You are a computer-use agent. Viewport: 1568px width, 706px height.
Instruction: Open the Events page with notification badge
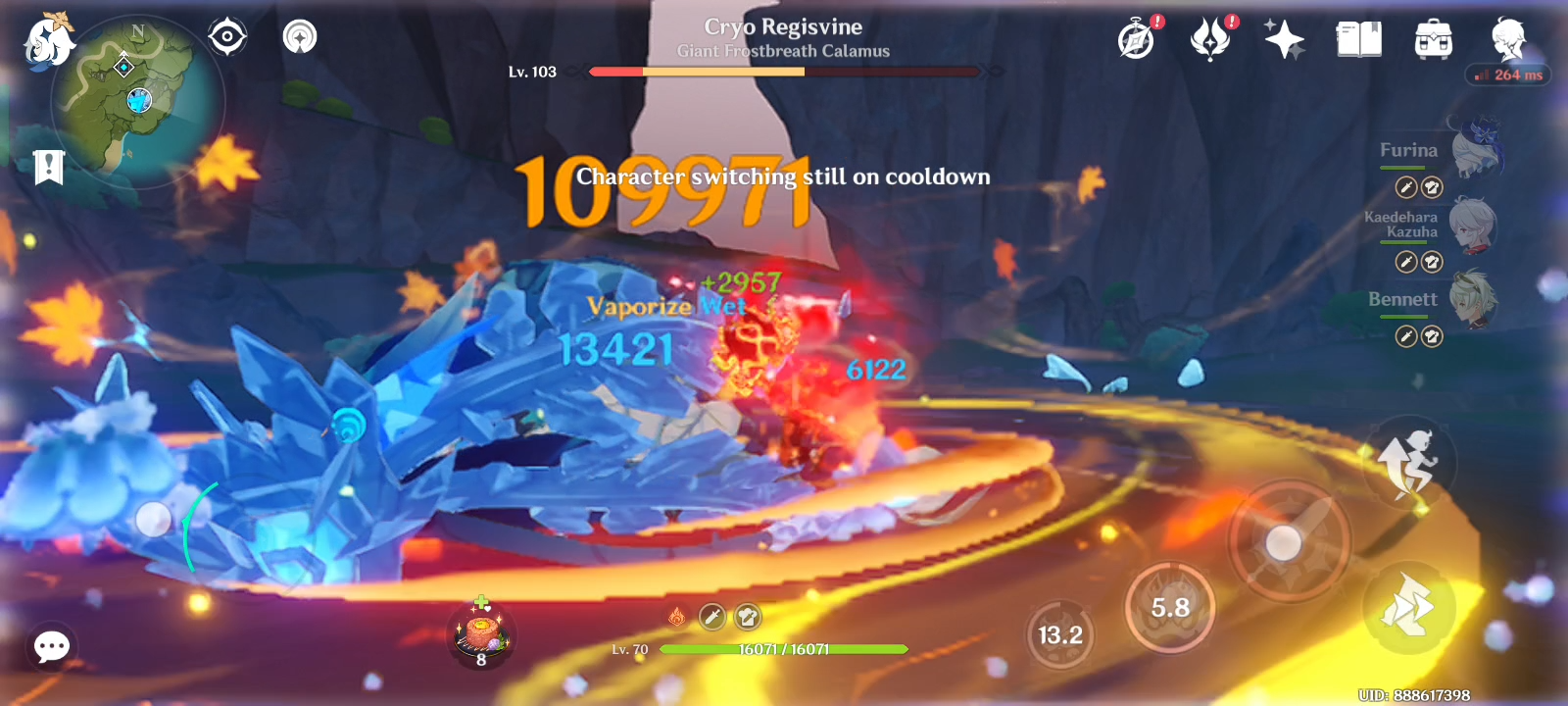[x=1137, y=39]
